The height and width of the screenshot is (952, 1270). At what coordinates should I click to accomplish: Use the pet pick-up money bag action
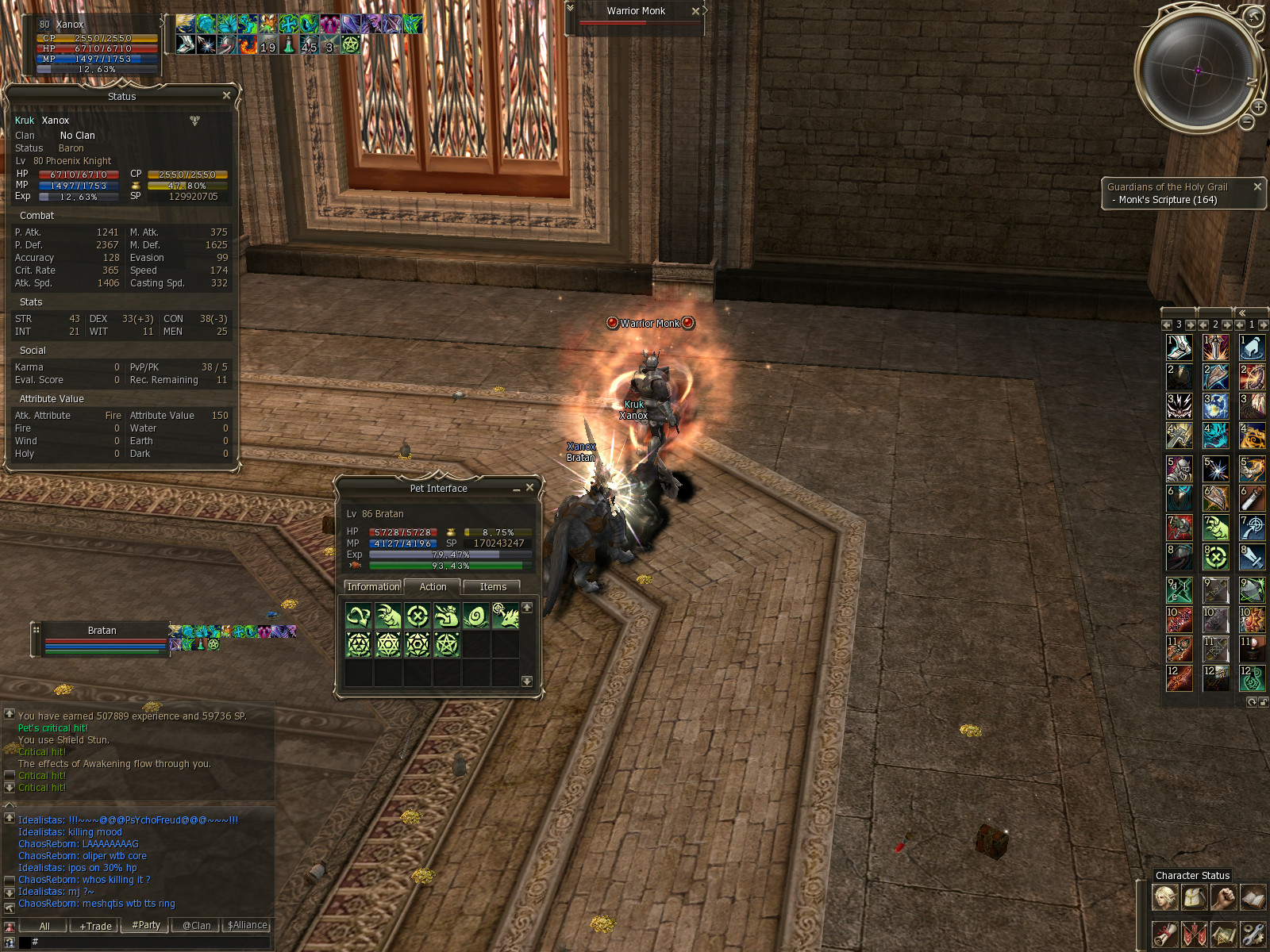[447, 616]
